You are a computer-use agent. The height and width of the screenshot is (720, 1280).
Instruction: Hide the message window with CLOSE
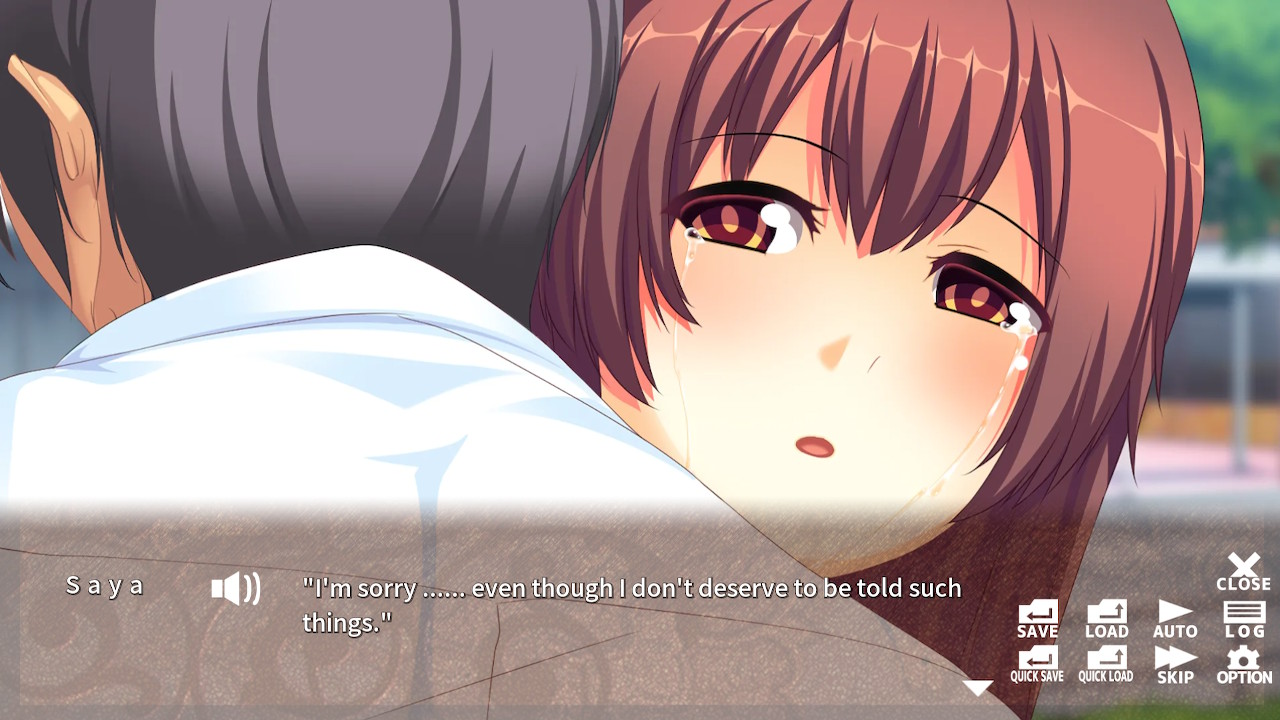[1243, 573]
